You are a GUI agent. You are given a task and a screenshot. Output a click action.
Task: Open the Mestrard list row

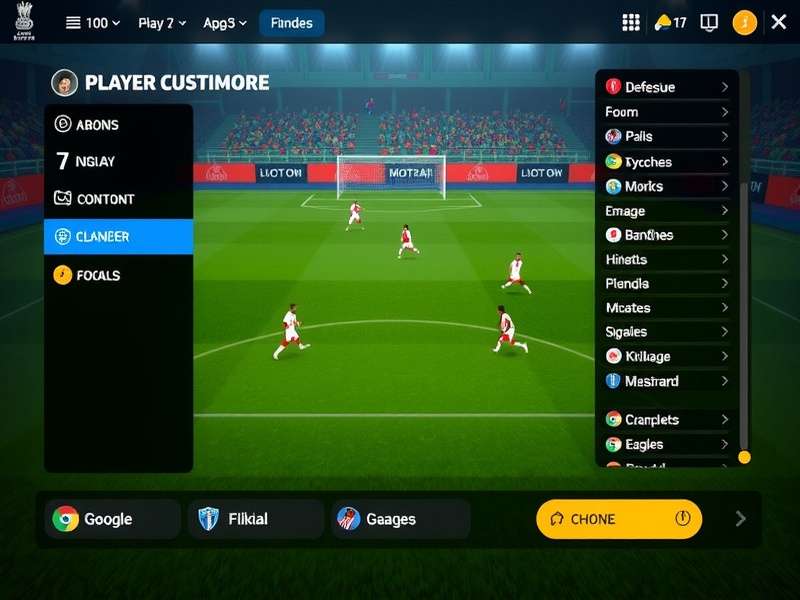(x=667, y=381)
